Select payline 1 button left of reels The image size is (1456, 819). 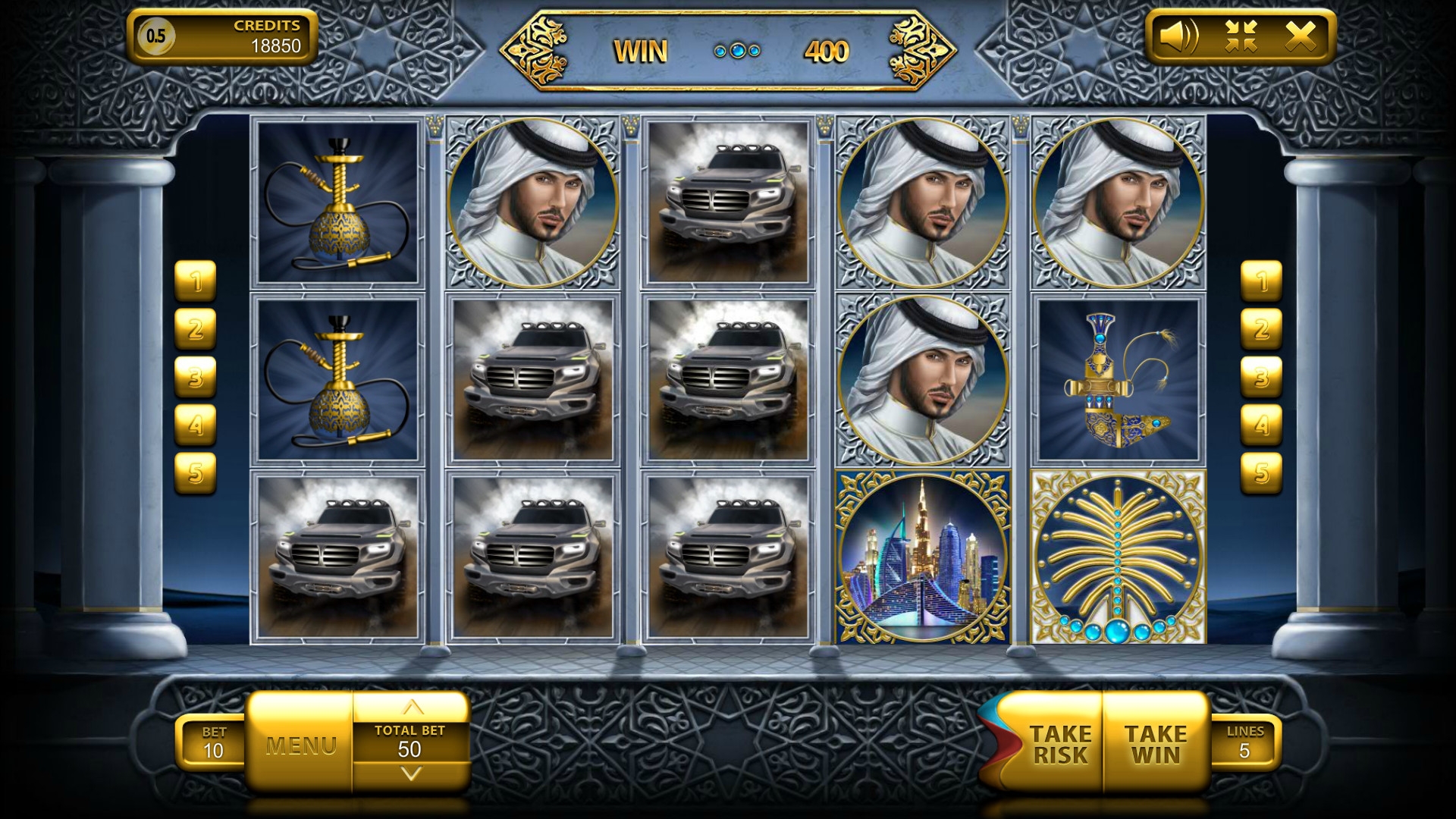pyautogui.click(x=196, y=281)
